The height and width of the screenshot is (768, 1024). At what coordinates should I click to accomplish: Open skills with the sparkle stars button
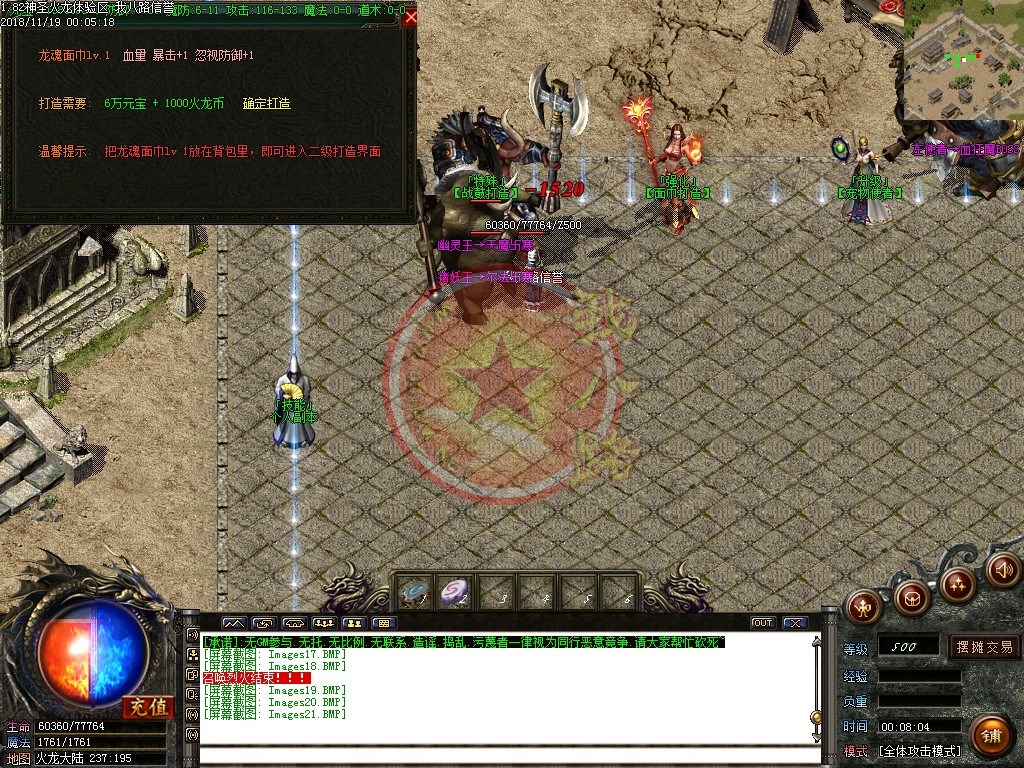coord(958,583)
